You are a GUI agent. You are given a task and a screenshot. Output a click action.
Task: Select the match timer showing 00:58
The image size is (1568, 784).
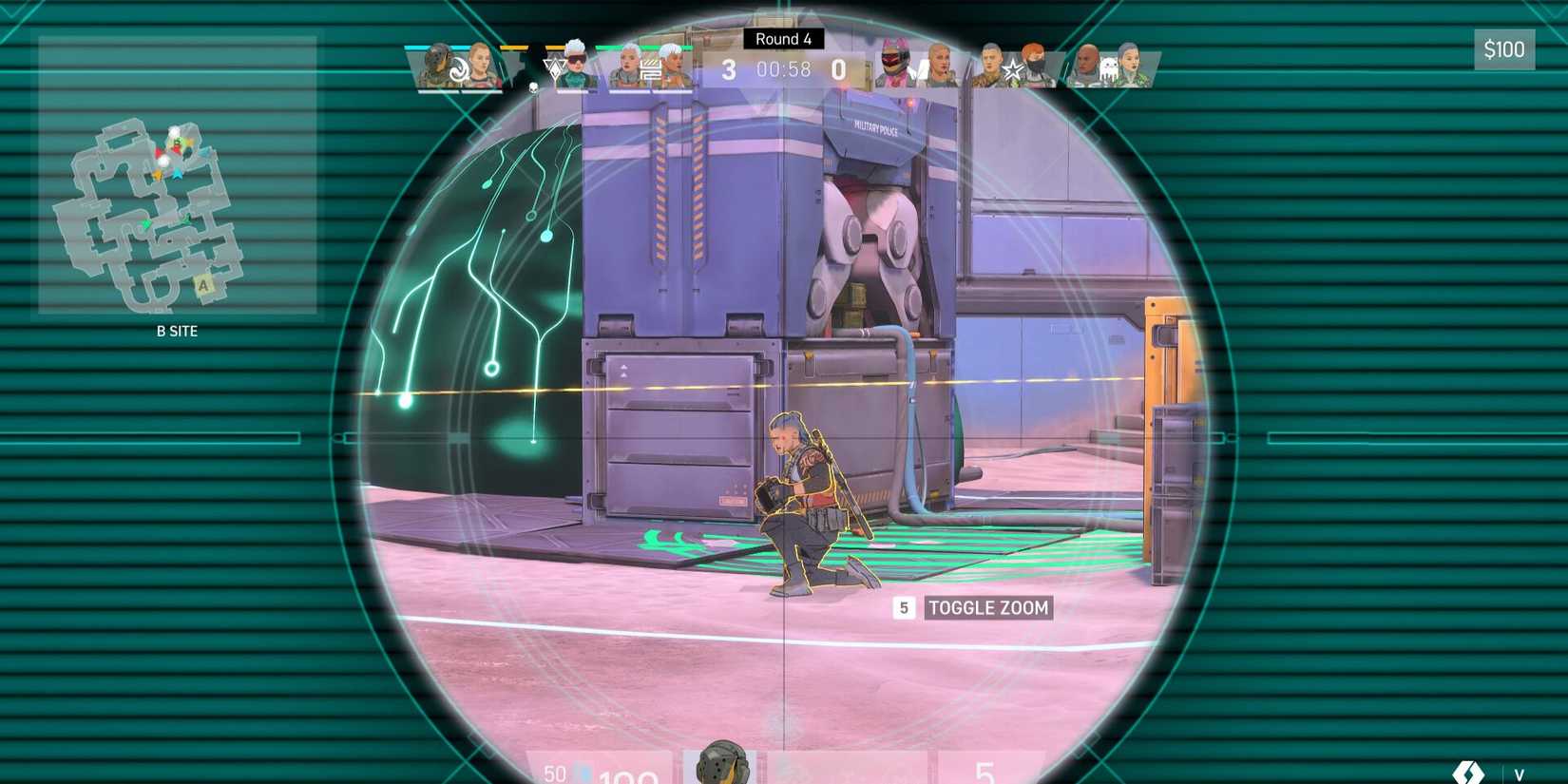click(x=782, y=68)
